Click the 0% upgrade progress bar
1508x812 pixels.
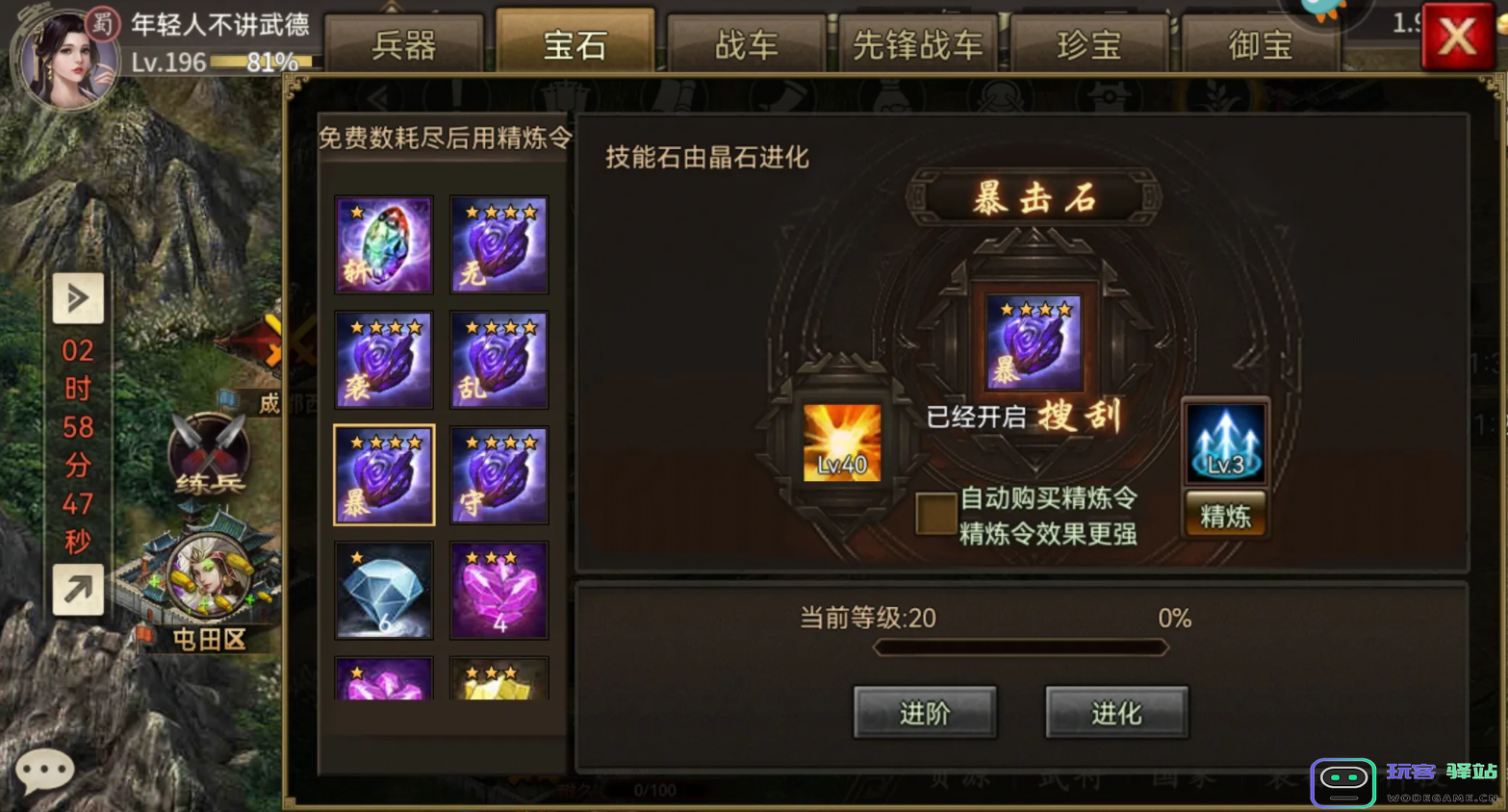point(1018,647)
